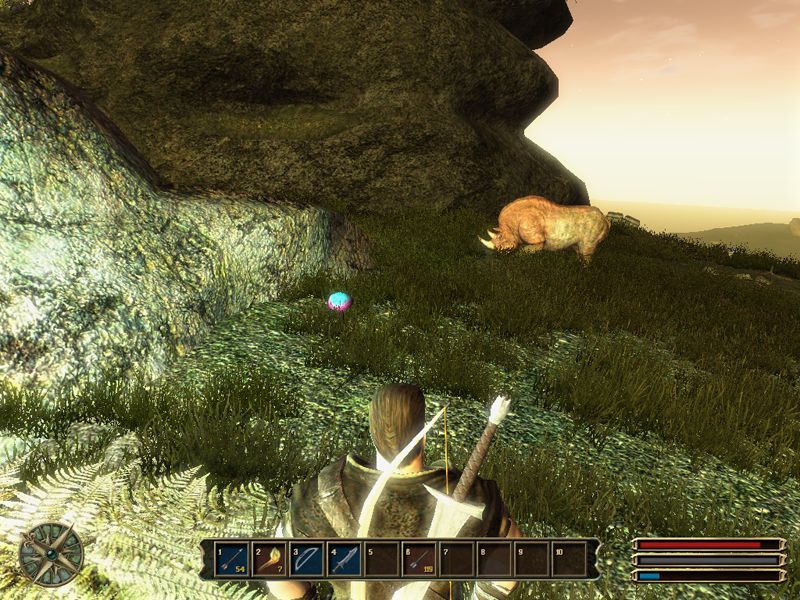Select empty hotbar slot 5

pyautogui.click(x=380, y=559)
